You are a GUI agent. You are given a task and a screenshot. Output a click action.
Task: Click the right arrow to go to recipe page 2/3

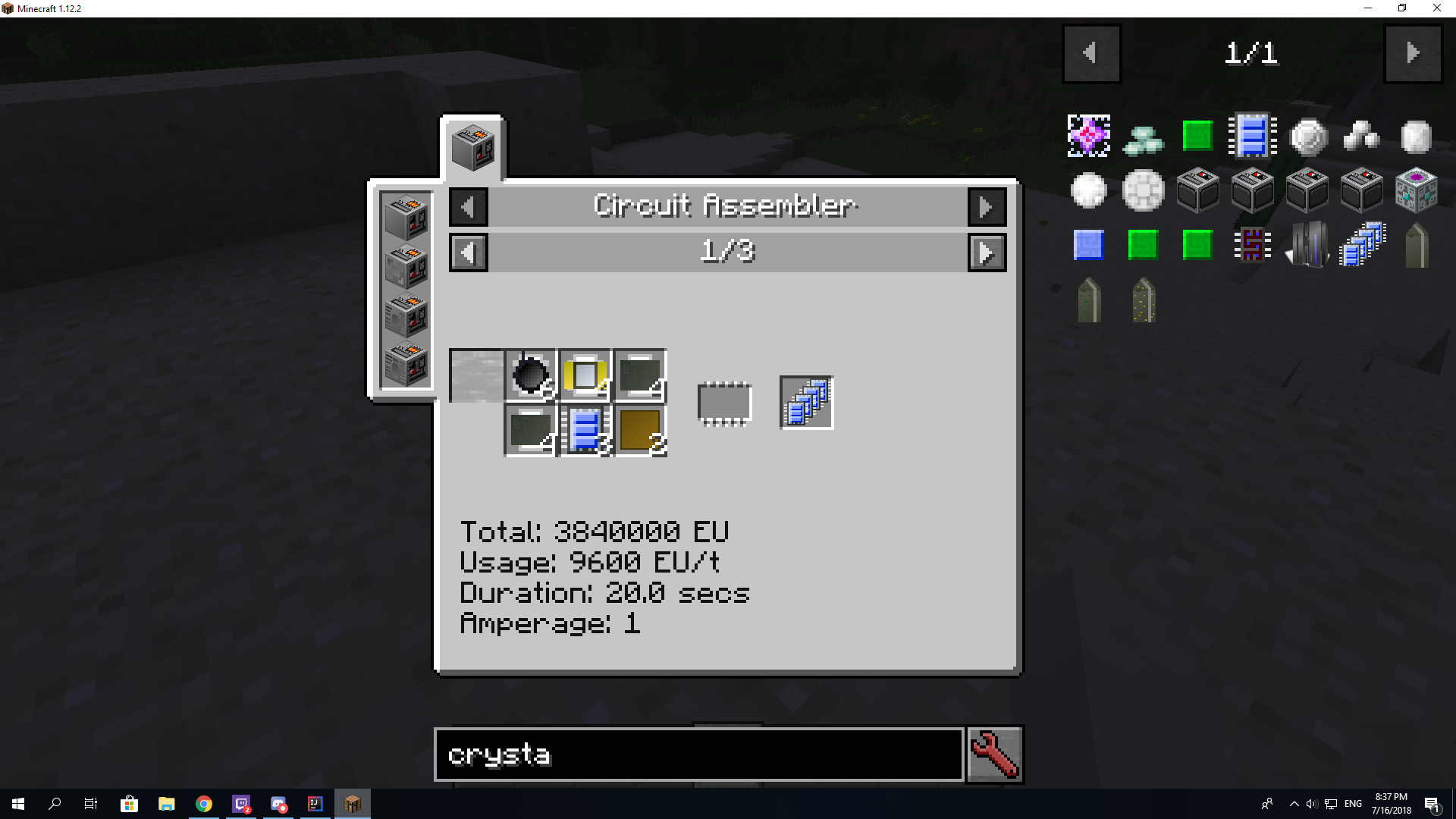click(x=987, y=252)
